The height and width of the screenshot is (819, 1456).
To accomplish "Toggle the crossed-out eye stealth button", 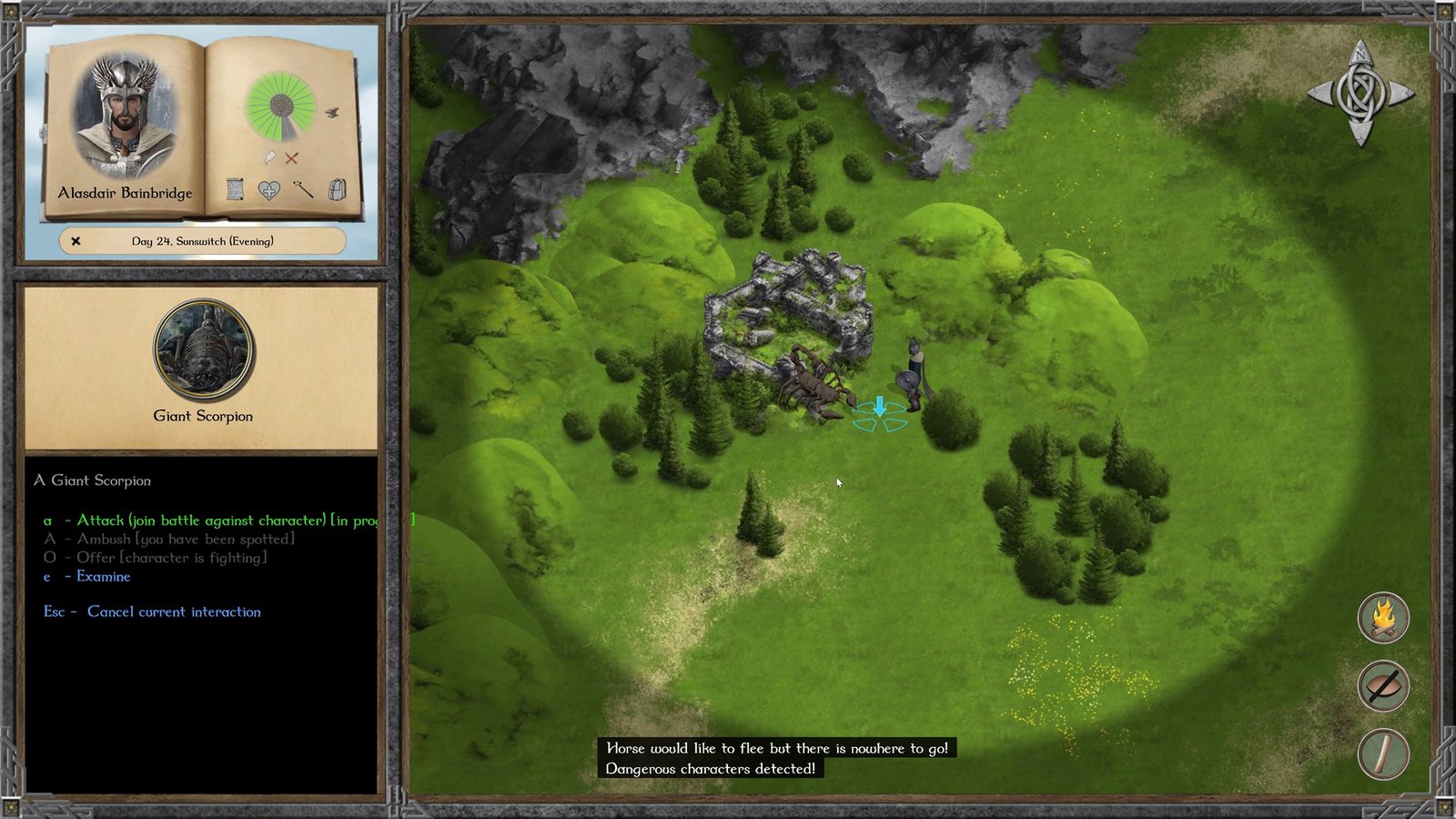I will tap(1383, 686).
